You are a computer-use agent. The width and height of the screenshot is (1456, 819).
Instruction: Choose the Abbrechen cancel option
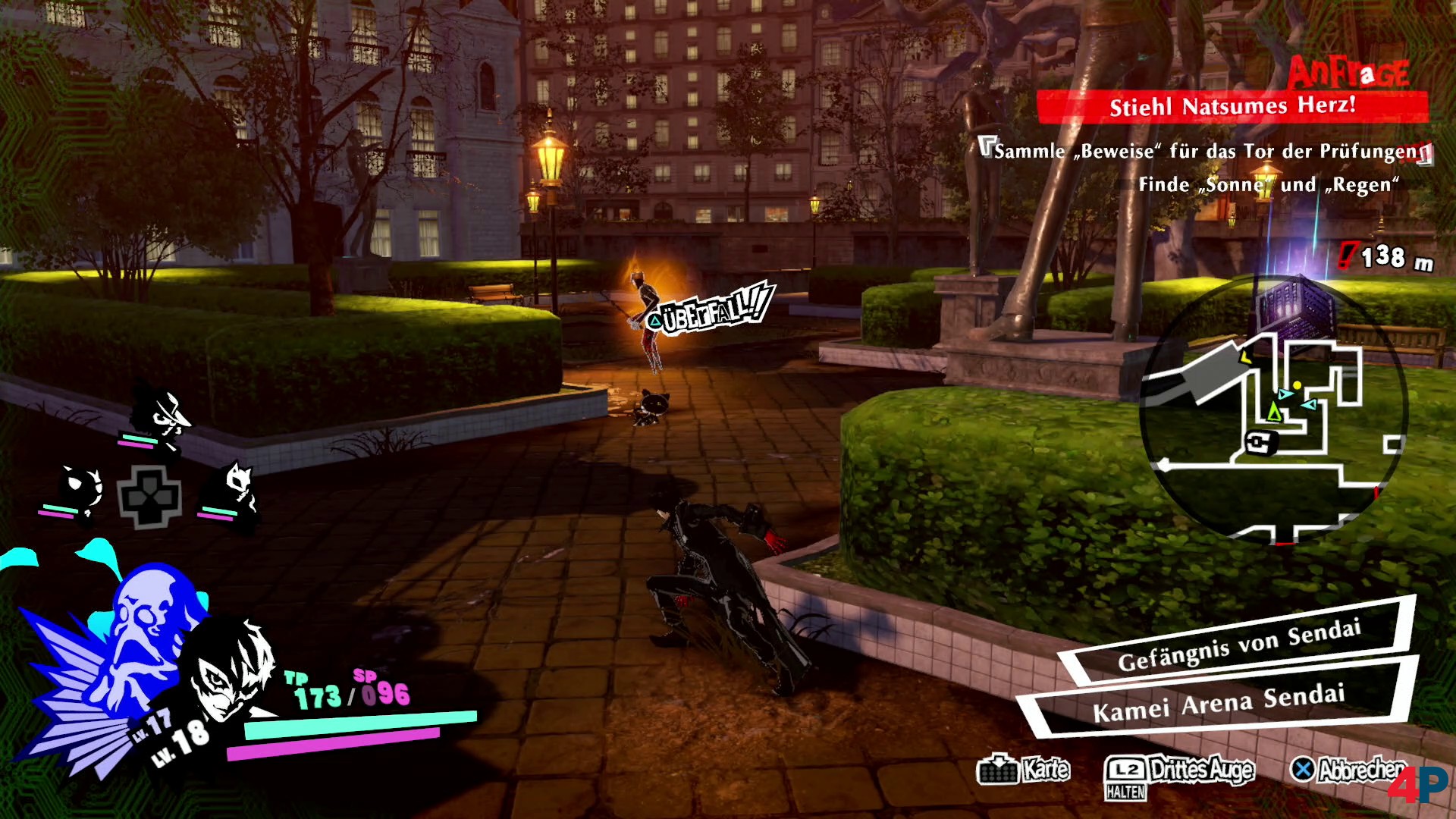[x=1348, y=770]
